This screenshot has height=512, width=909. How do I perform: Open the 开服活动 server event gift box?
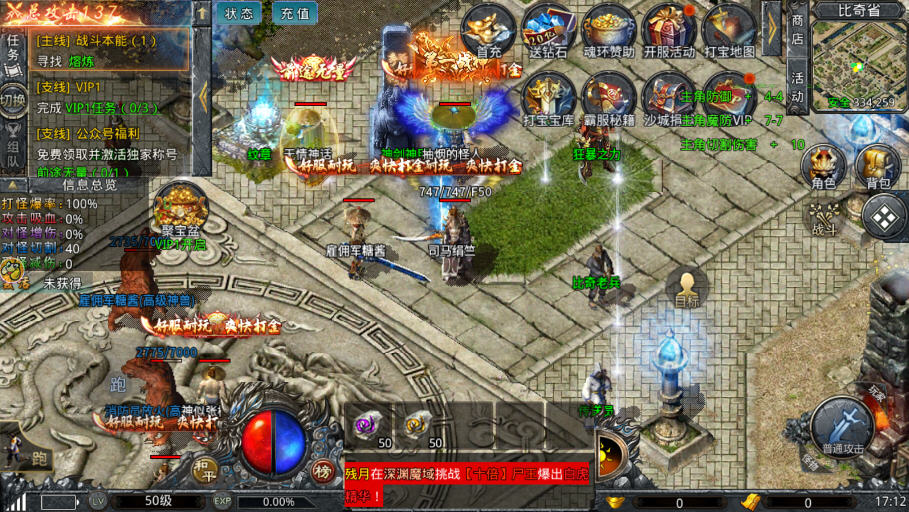(668, 30)
